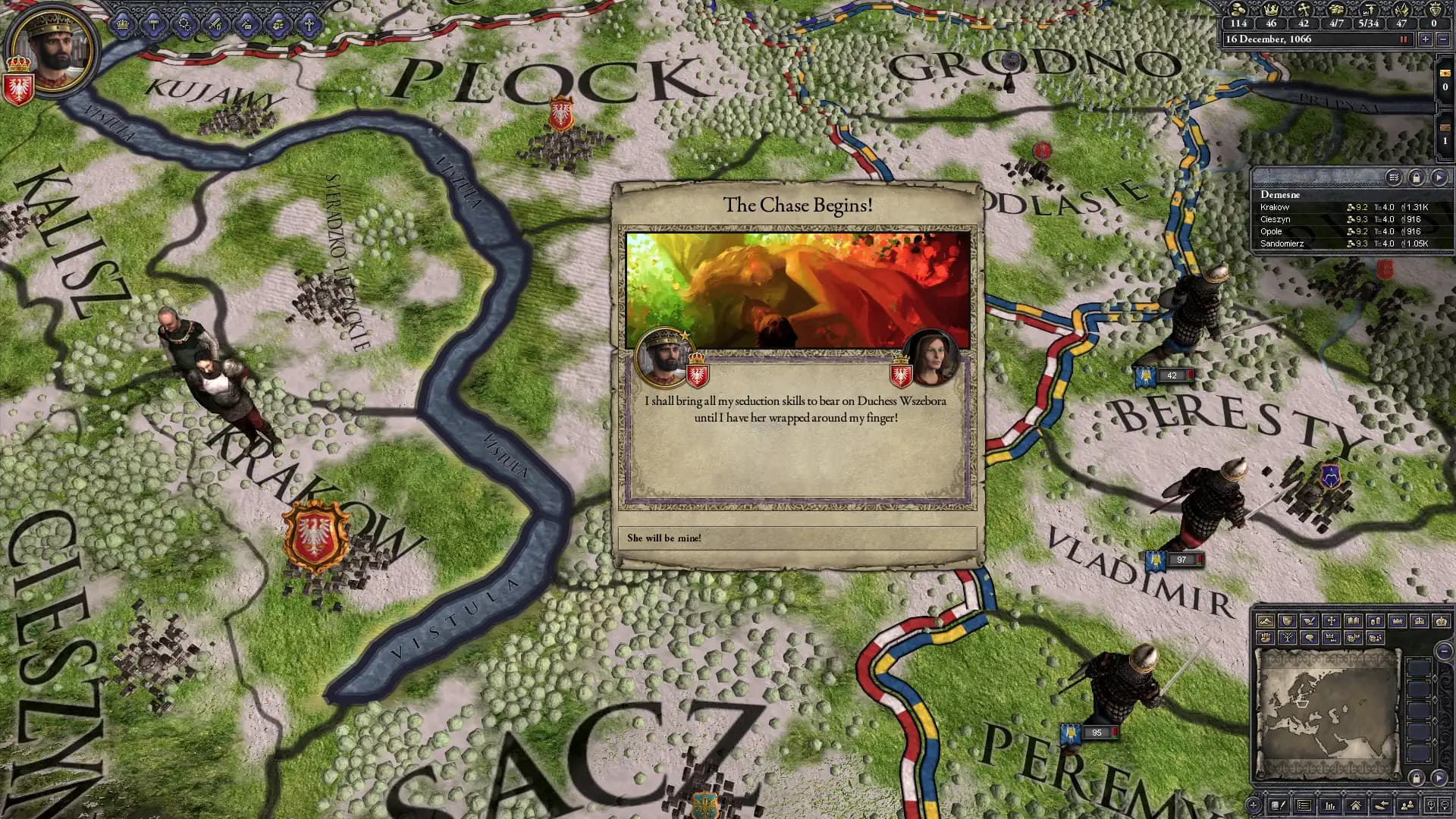
Task: Toggle revolt risk map mode via fist icon
Action: click(1266, 638)
